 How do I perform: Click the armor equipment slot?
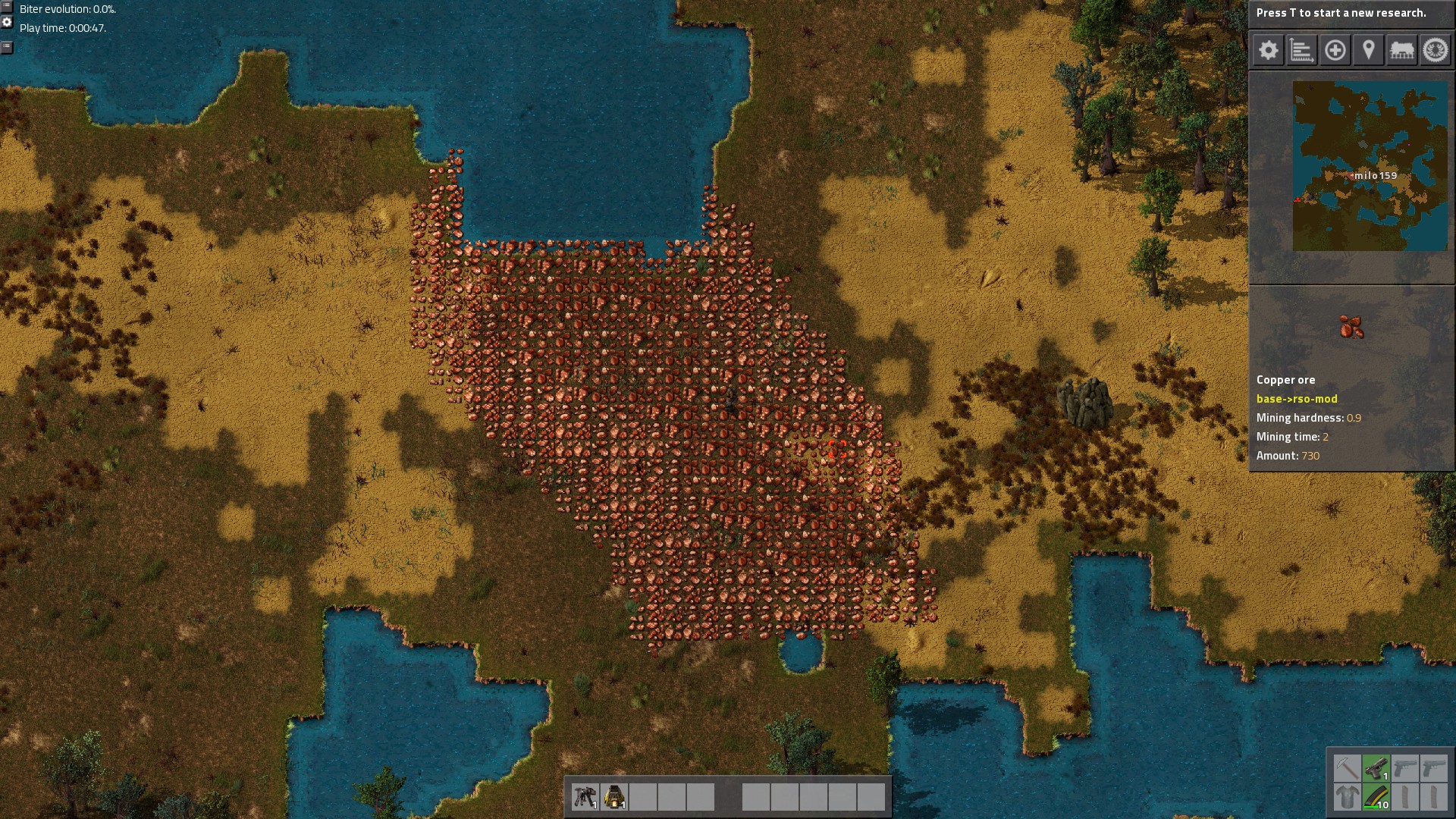pos(1347,797)
